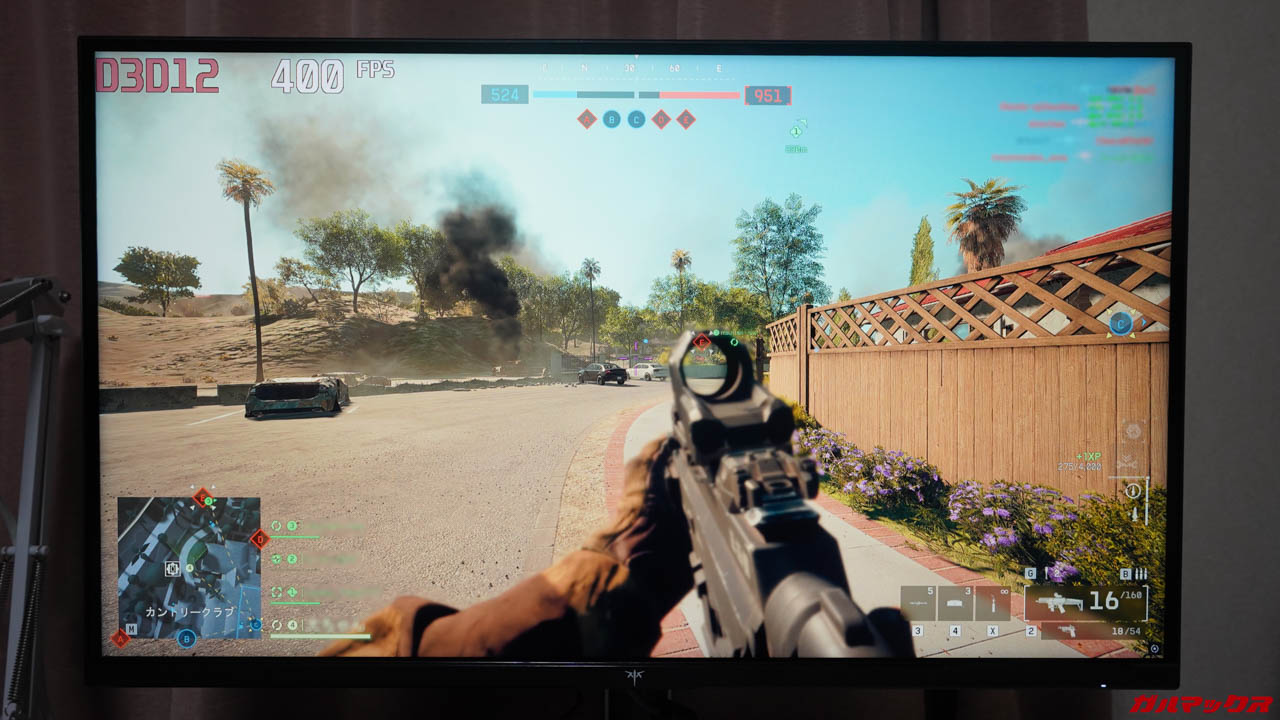Select squad member 4 in the squad list

[x=292, y=626]
